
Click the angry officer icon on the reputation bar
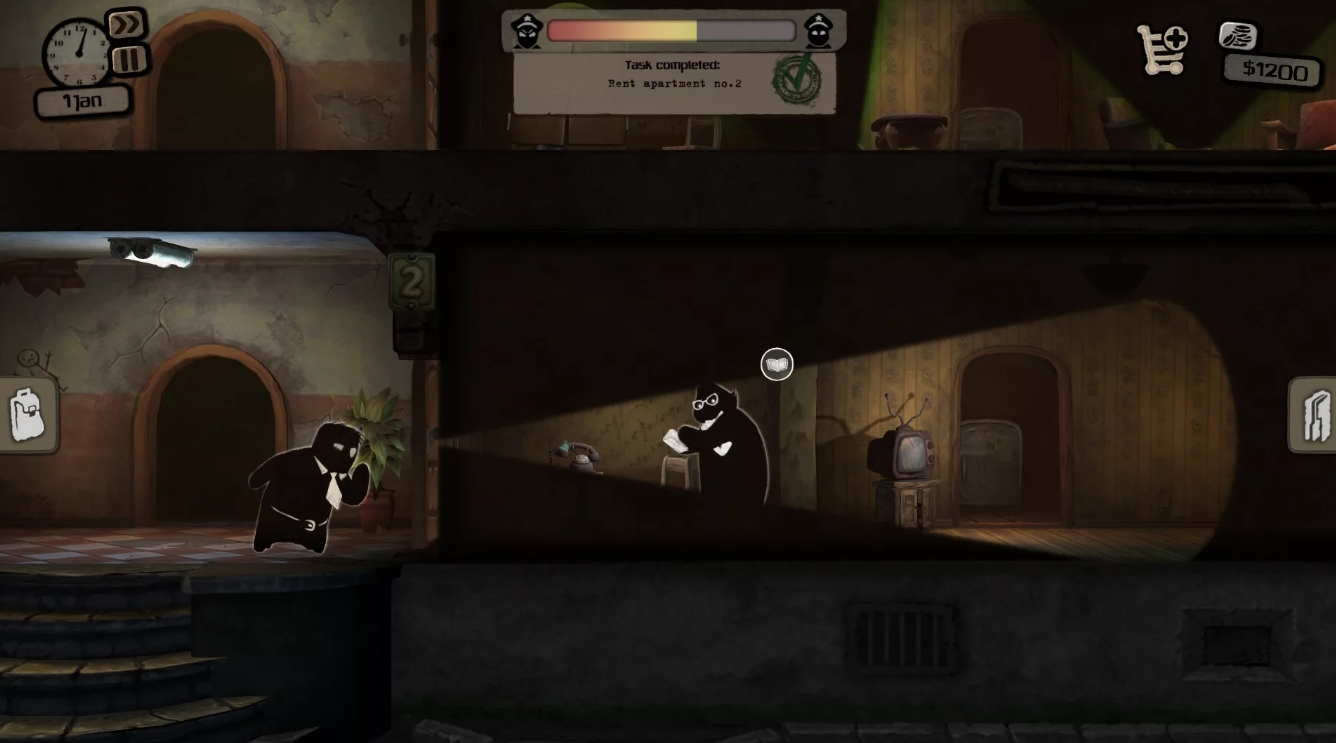pos(525,30)
